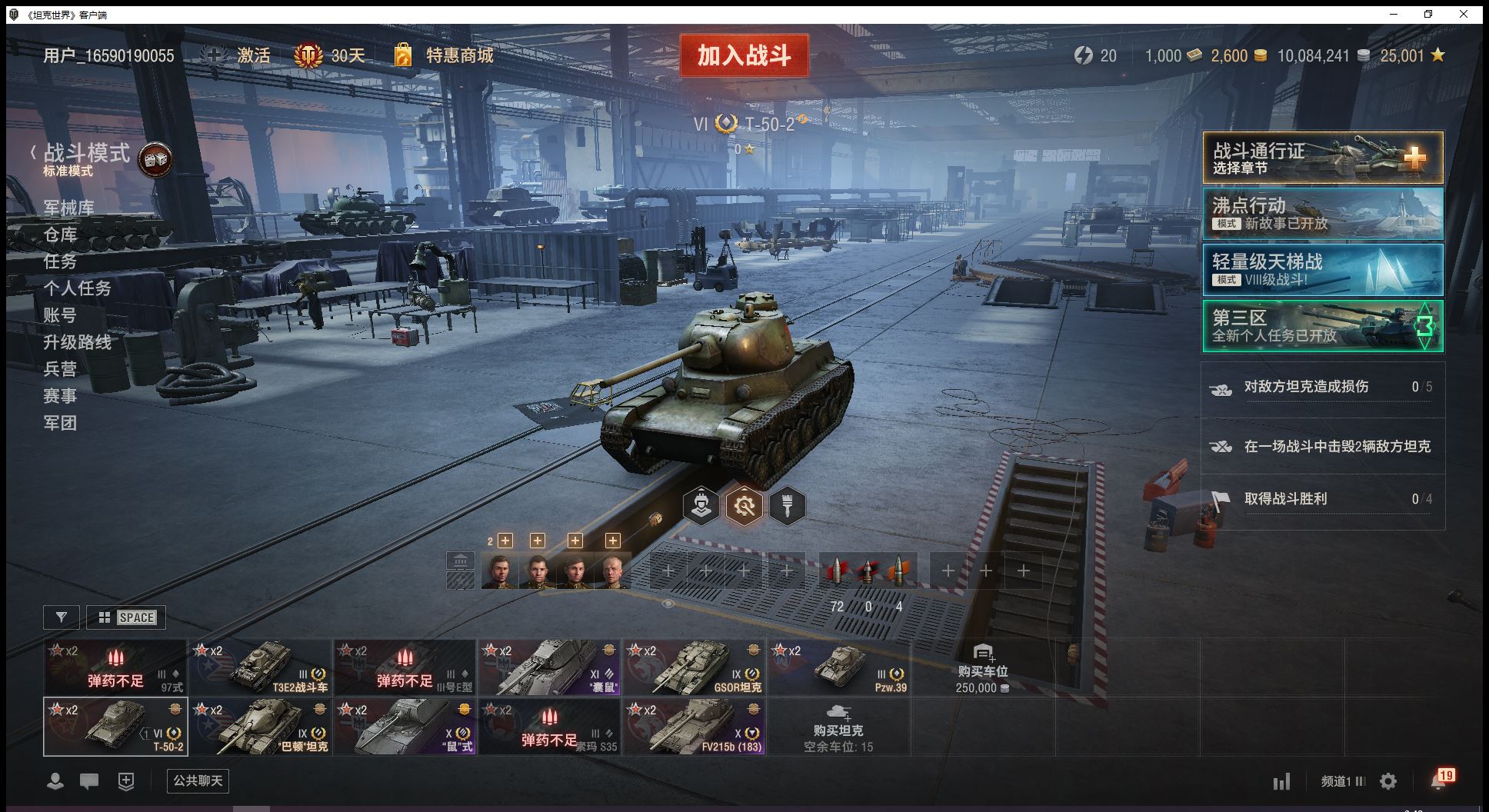Close the game window
The width and height of the screenshot is (1489, 812).
(1464, 14)
